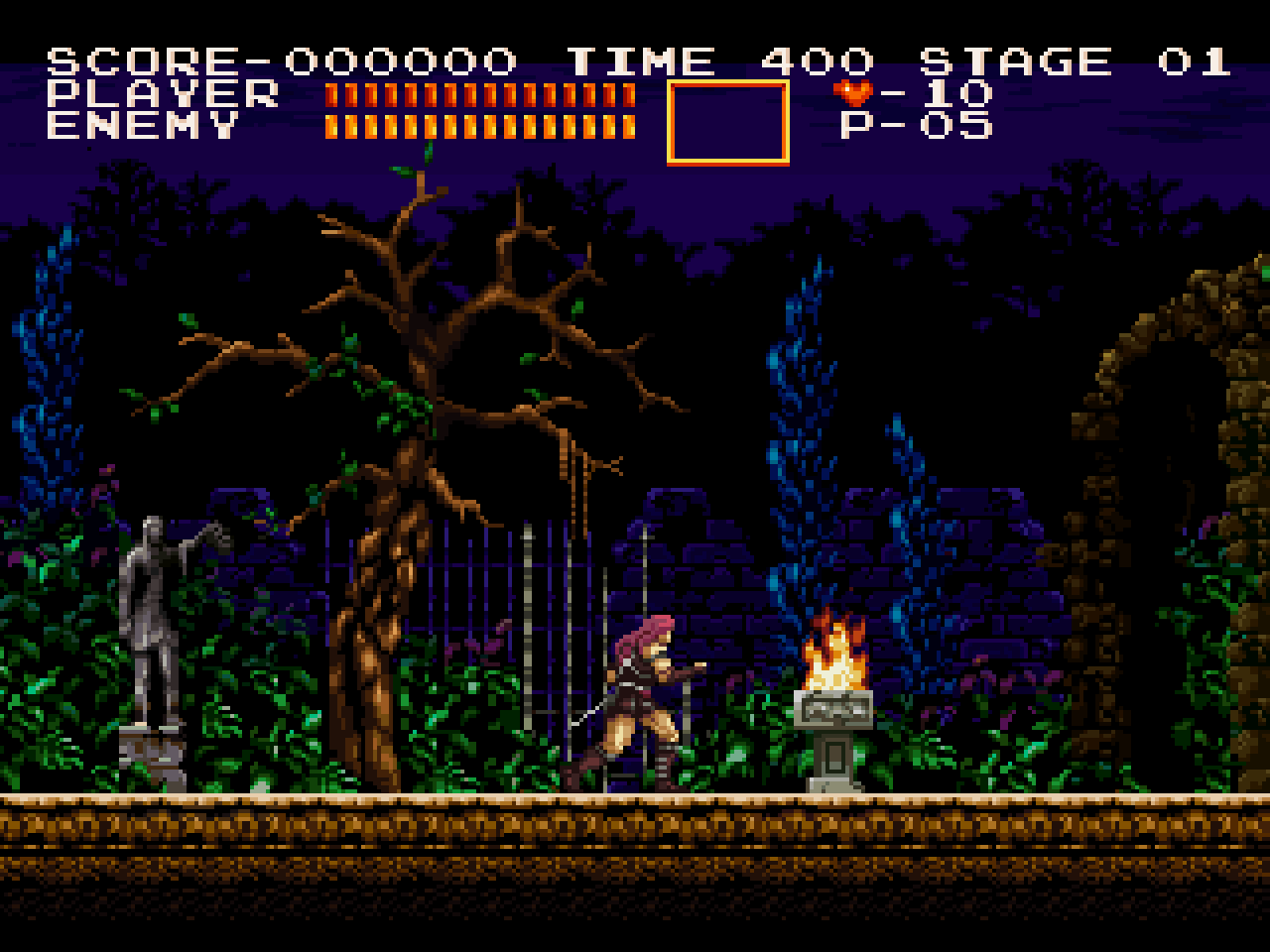Click the ENEMY label text
The height and width of the screenshot is (952, 1270).
click(144, 126)
